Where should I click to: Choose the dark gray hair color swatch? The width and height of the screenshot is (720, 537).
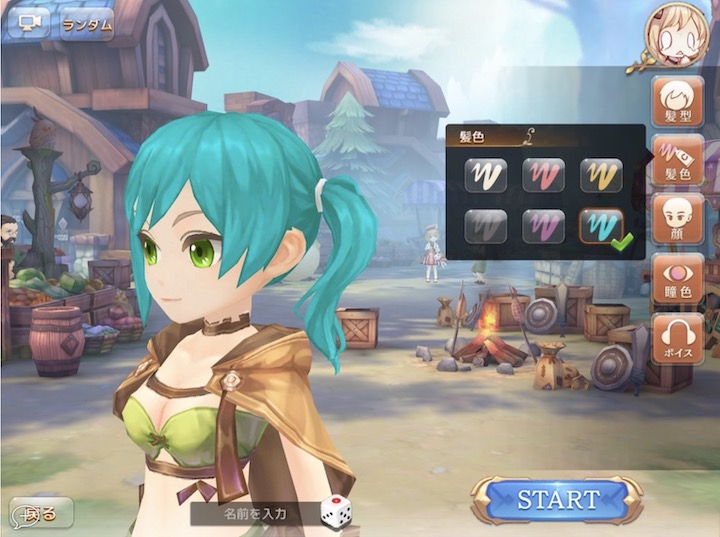pos(485,227)
